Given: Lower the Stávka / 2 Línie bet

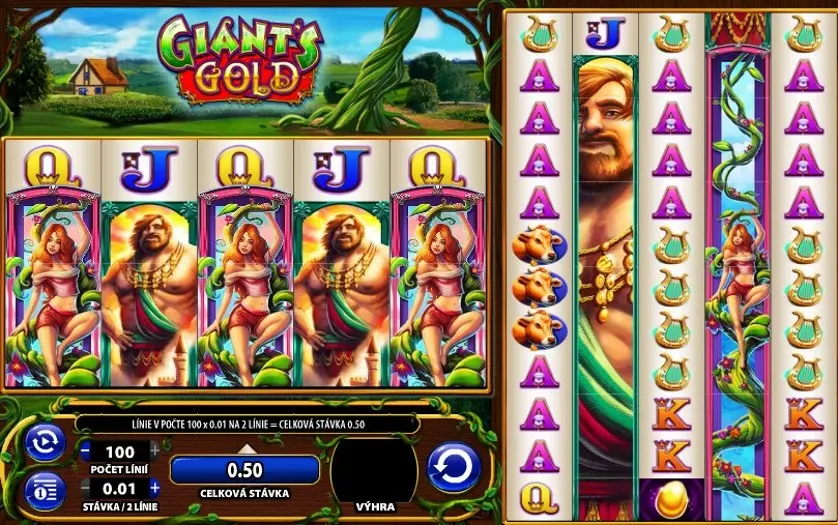Looking at the screenshot, I should coord(85,488).
